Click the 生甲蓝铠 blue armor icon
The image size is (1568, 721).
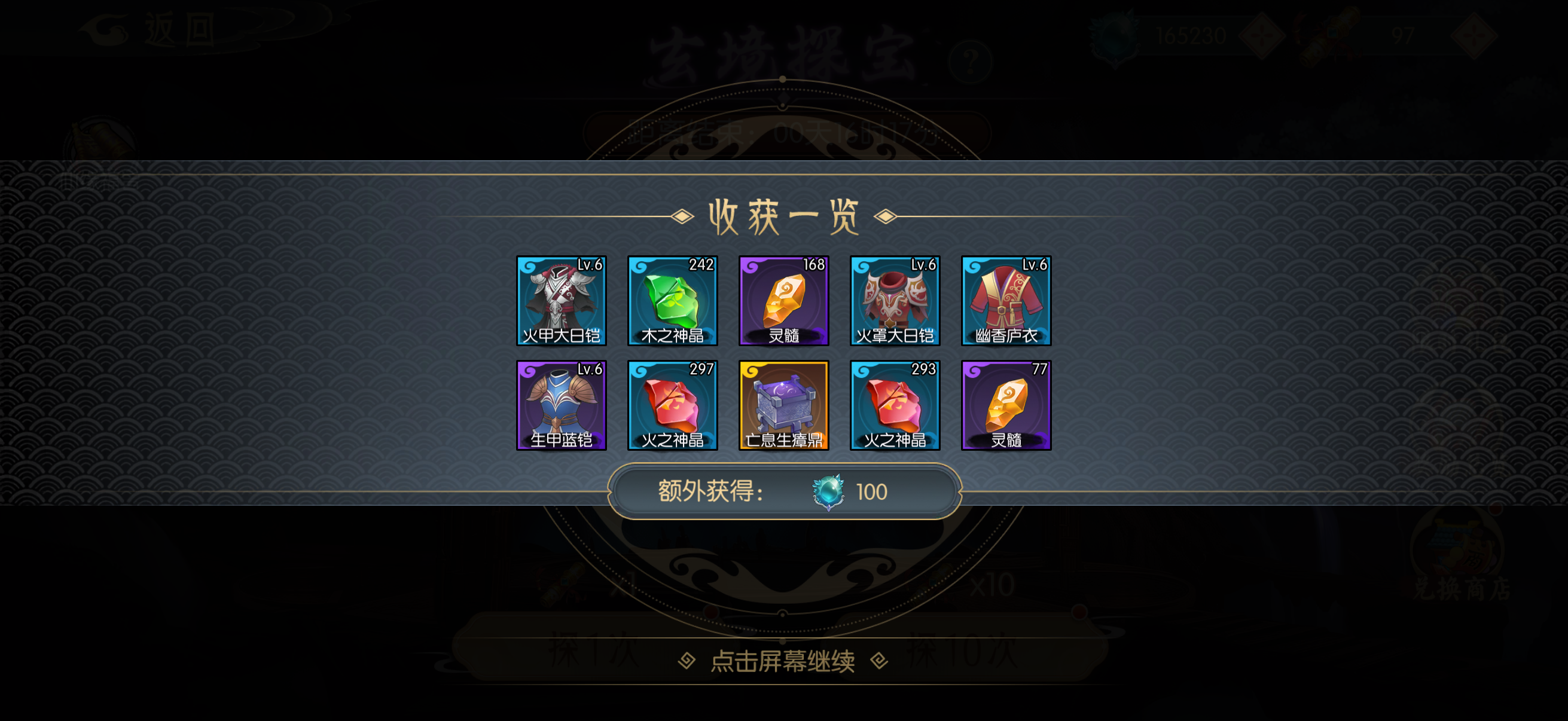560,405
